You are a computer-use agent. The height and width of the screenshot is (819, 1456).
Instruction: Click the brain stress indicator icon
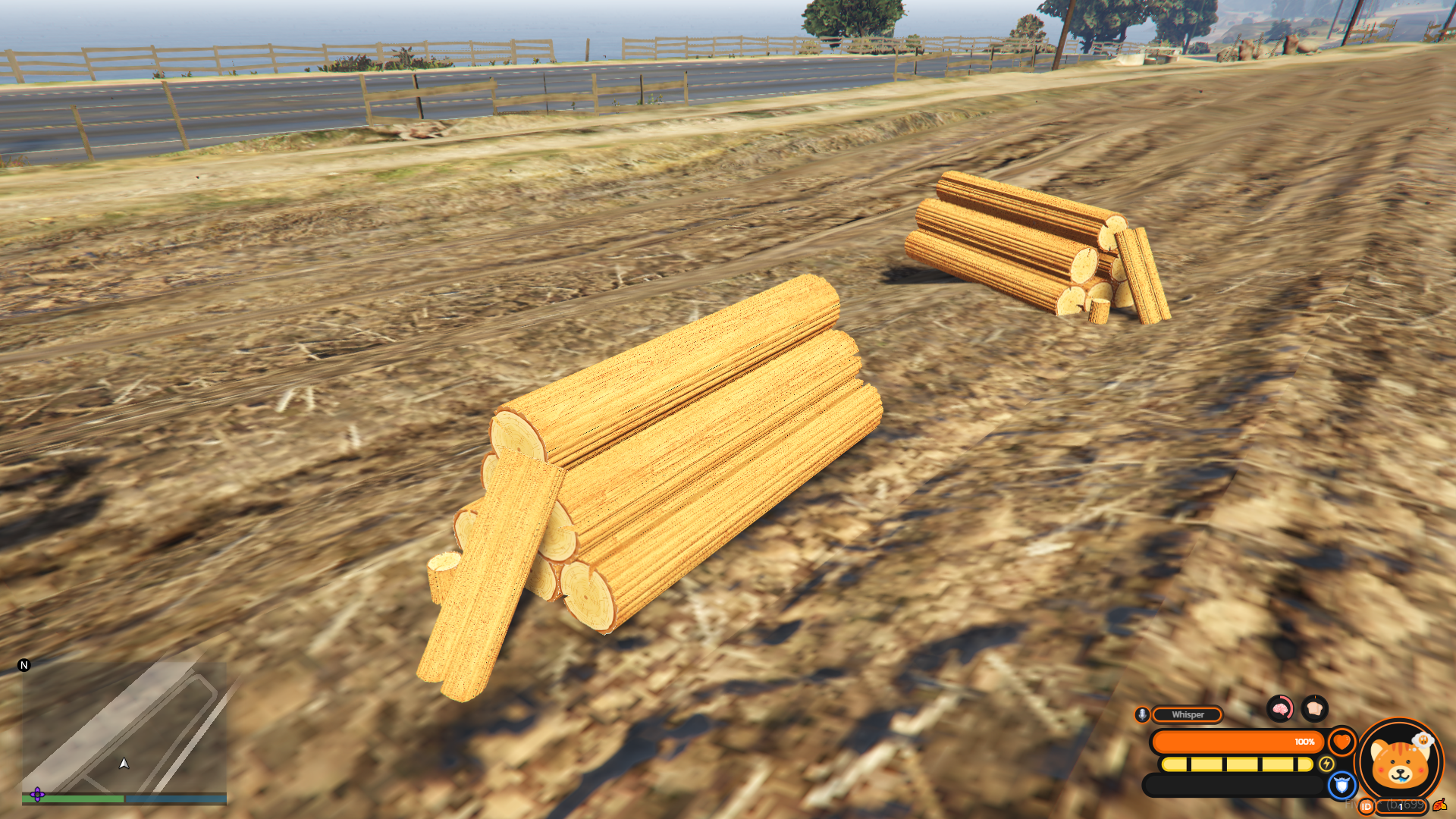click(x=1280, y=709)
